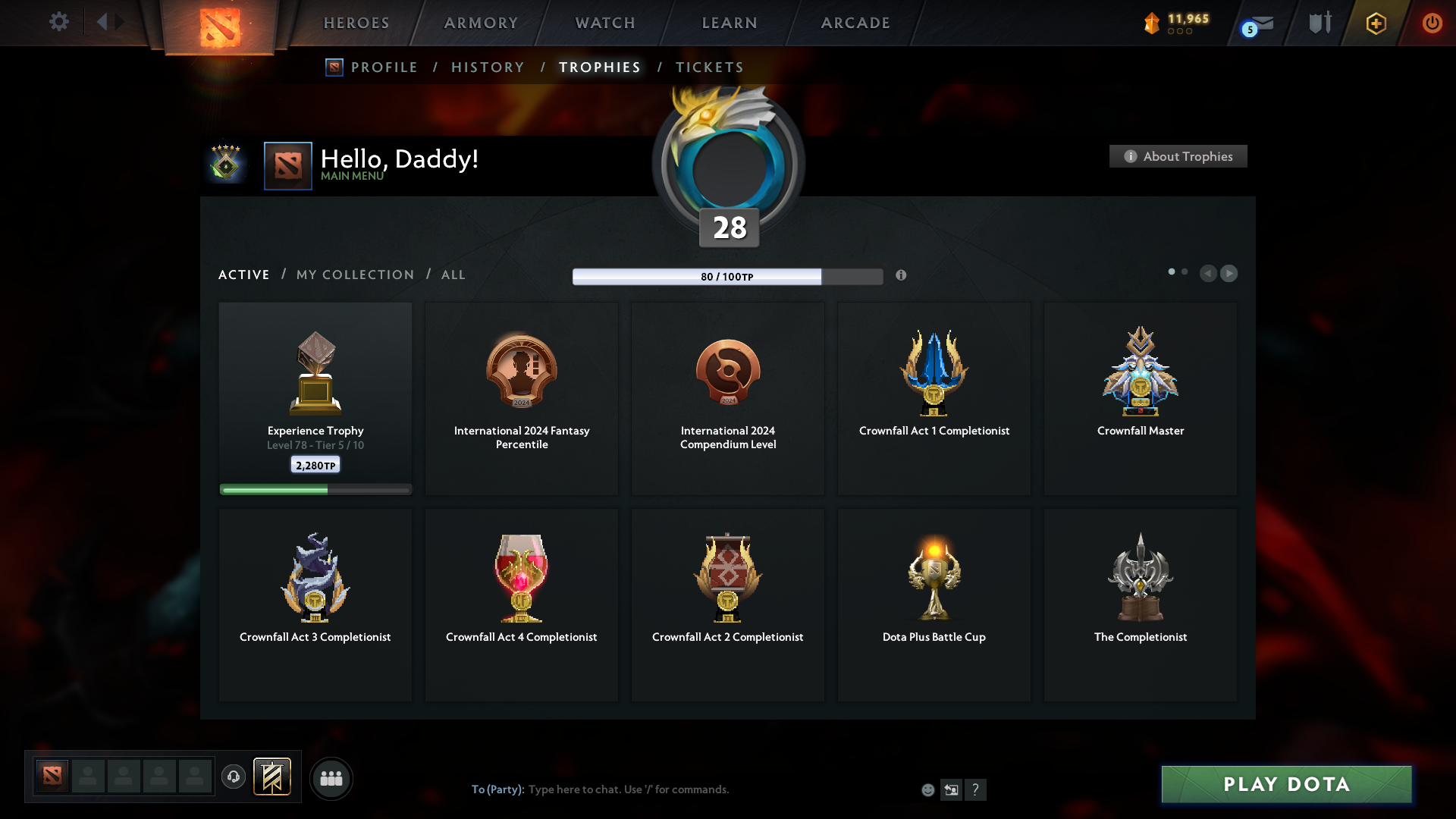The width and height of the screenshot is (1456, 819).
Task: Click the power button to exit Dota
Action: pos(1432,23)
